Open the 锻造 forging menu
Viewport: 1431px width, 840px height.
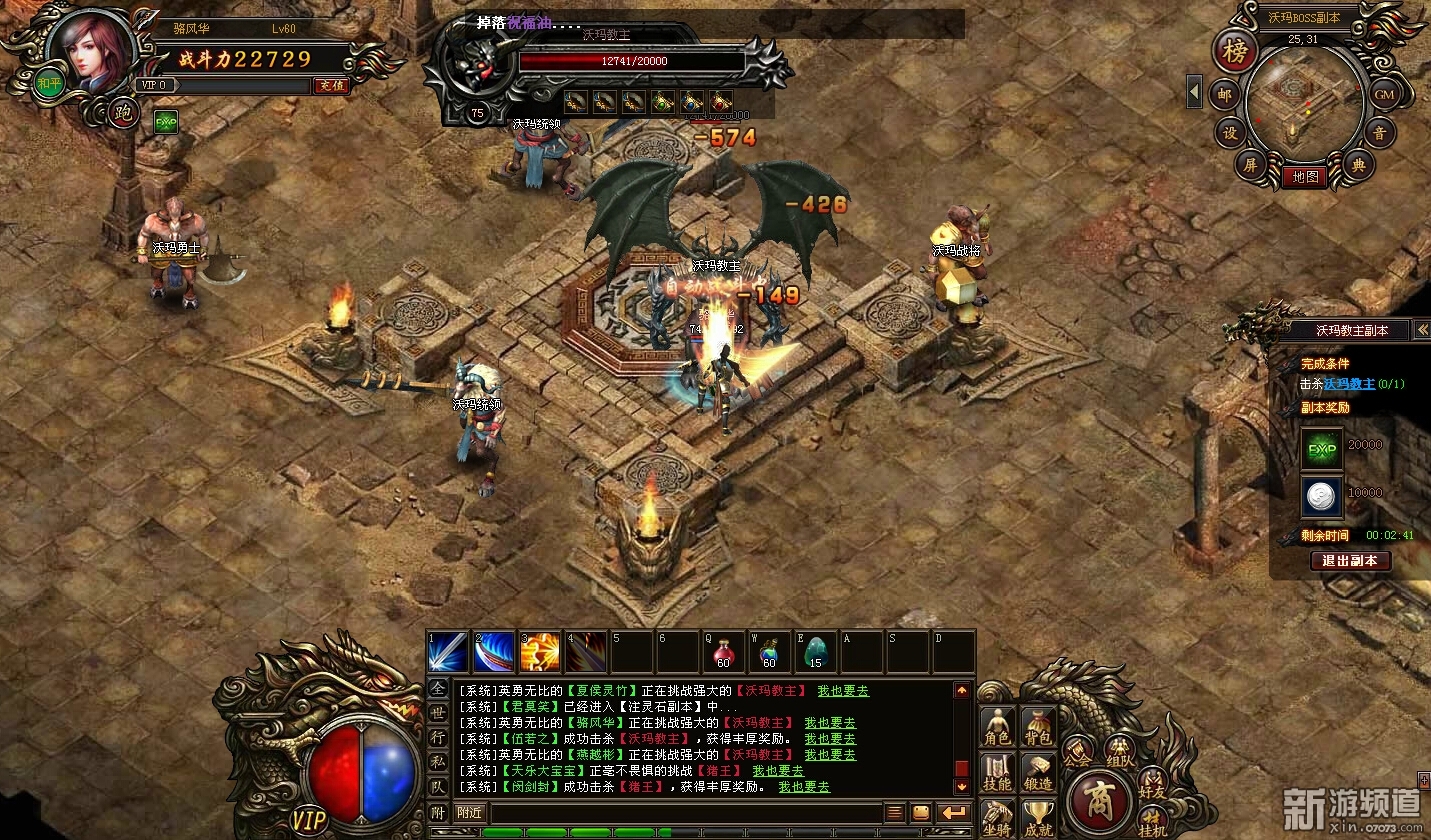1038,773
